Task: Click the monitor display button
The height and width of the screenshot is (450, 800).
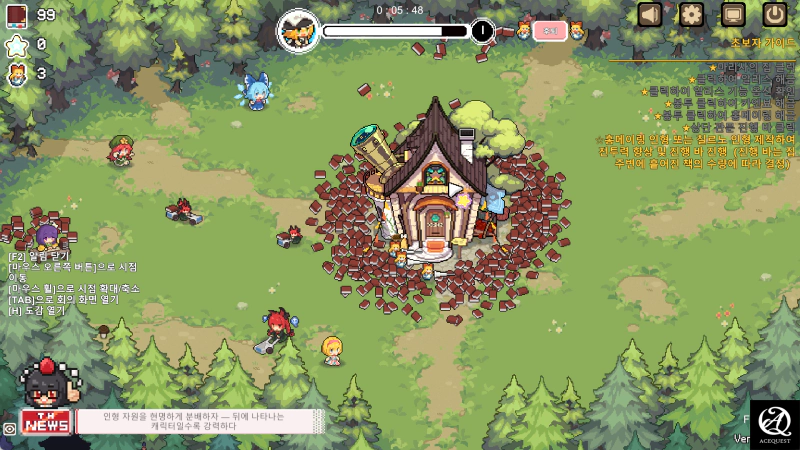Action: tap(733, 14)
